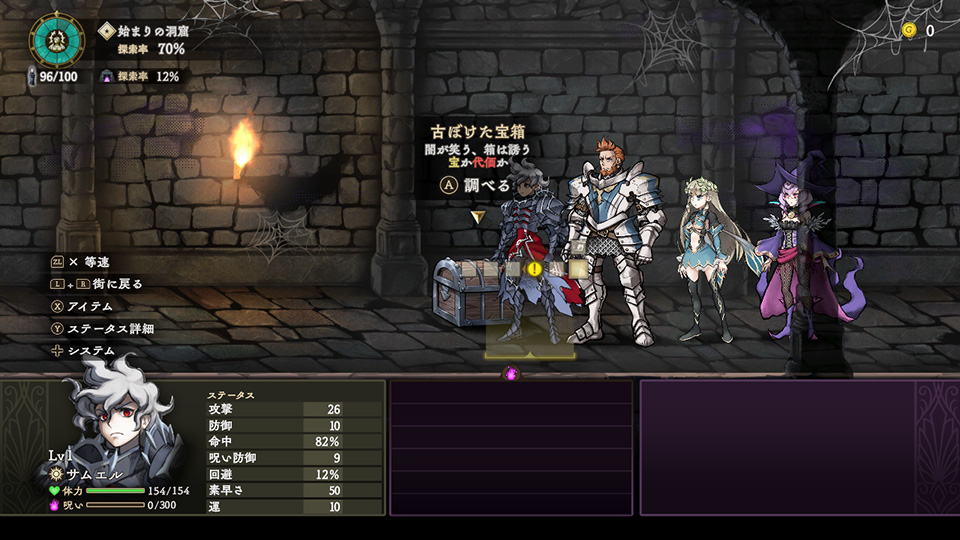Click サムエル's character portrait

tap(116, 412)
